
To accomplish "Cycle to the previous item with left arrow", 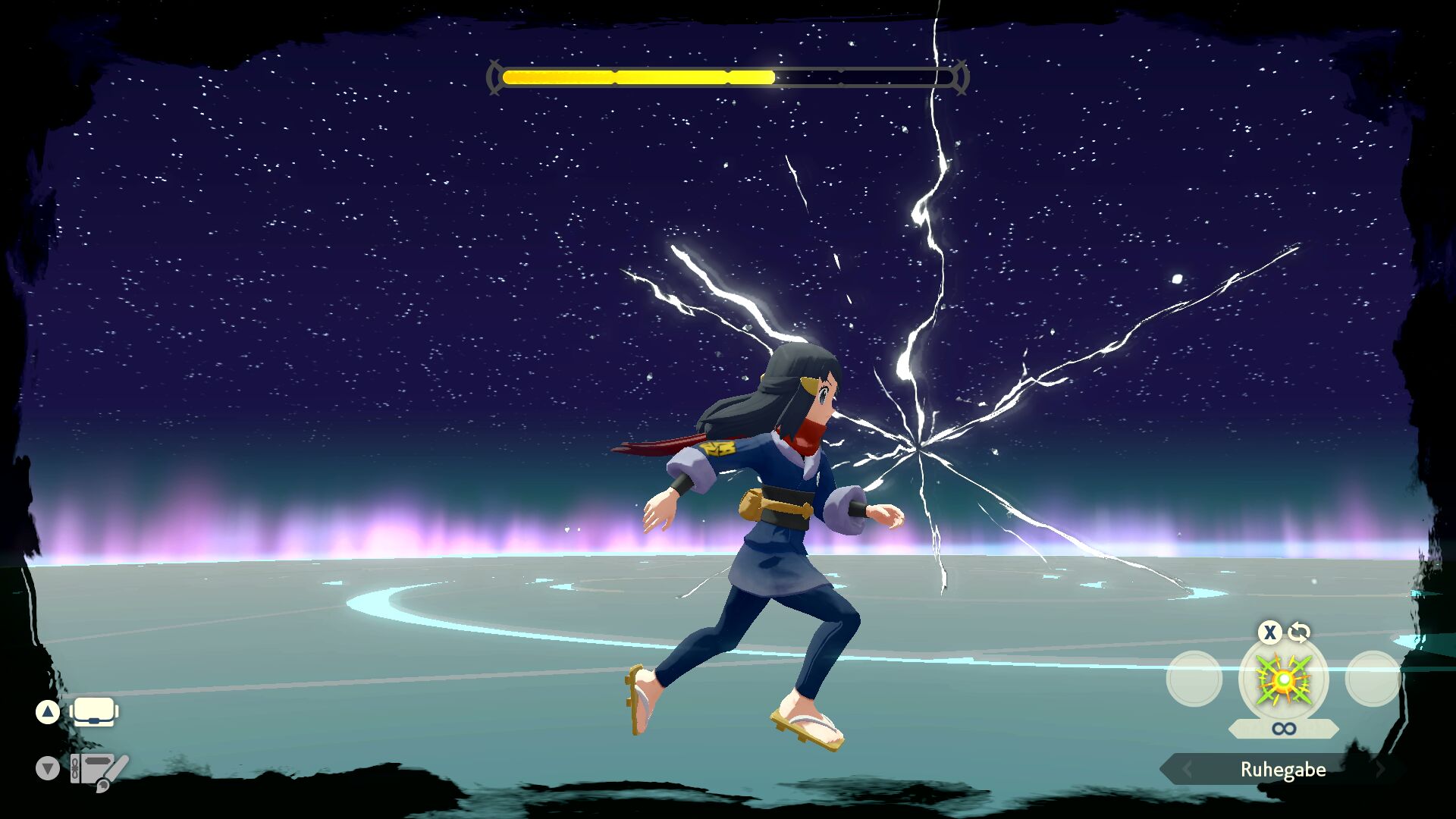I will point(1188,770).
